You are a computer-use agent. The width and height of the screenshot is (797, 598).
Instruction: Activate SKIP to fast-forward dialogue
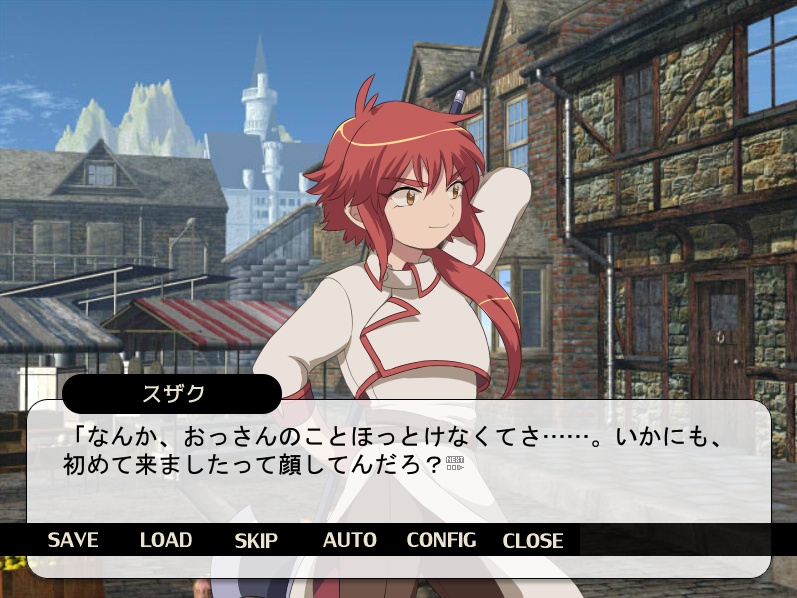[256, 540]
